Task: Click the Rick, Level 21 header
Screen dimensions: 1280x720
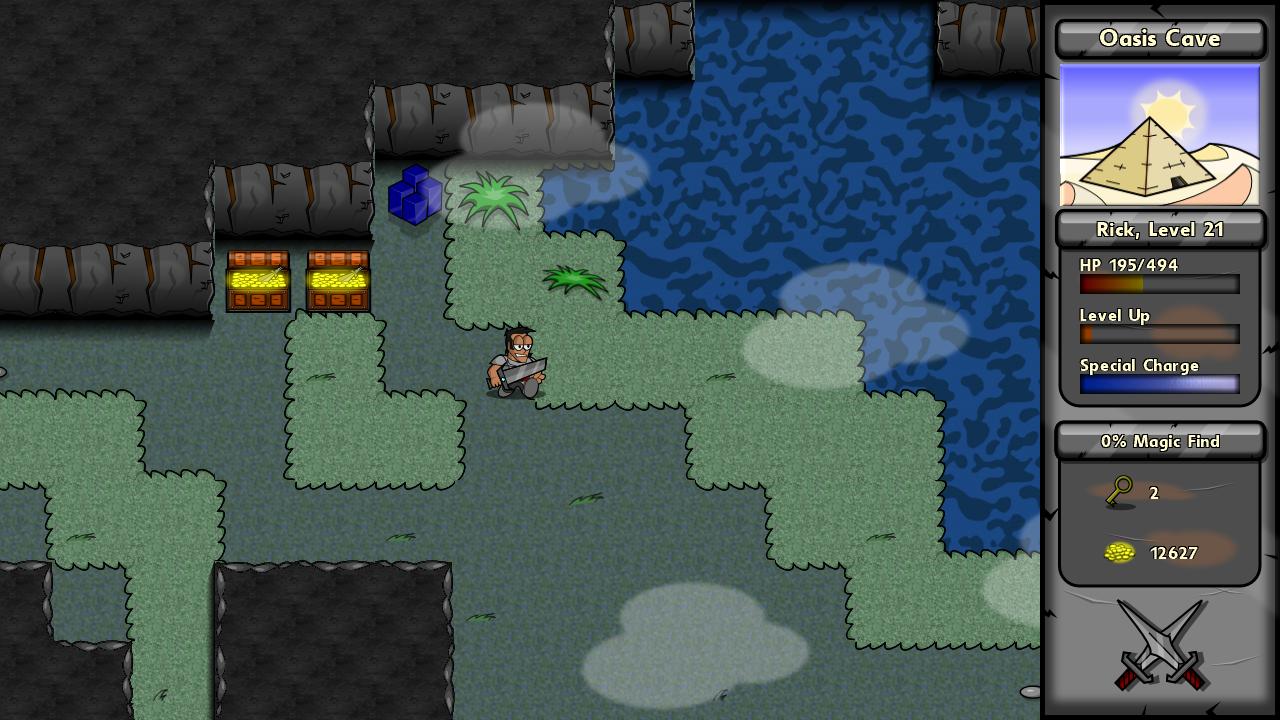Action: tap(1159, 229)
